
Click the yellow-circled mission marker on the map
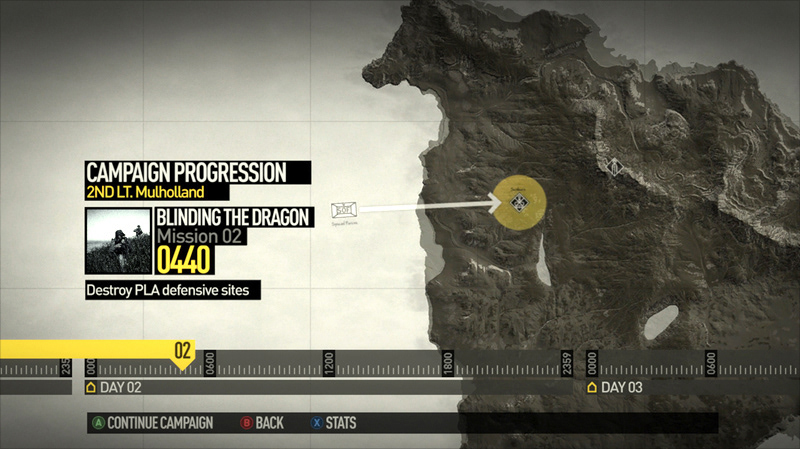pos(519,204)
